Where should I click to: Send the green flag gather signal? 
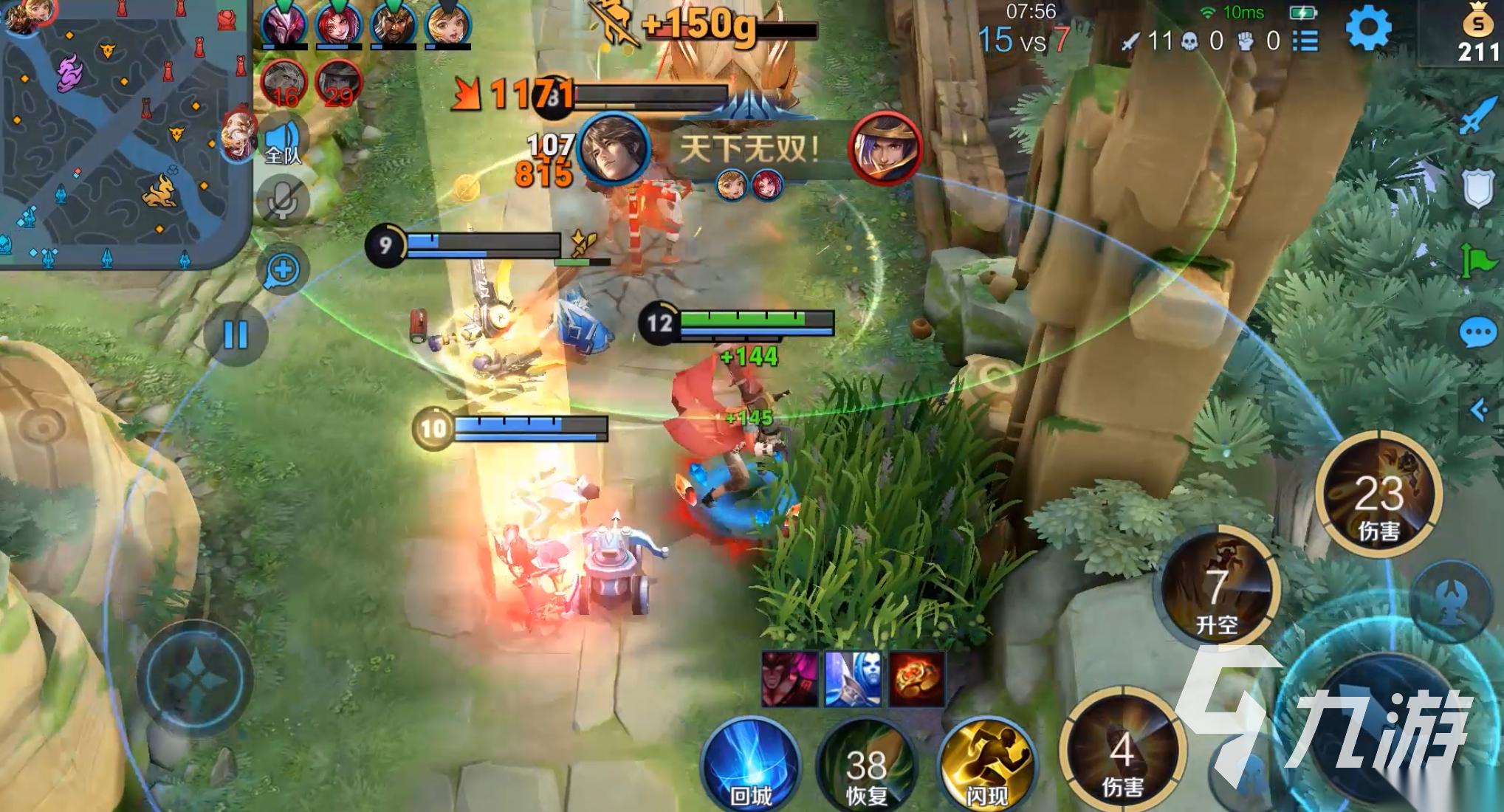point(1477,260)
